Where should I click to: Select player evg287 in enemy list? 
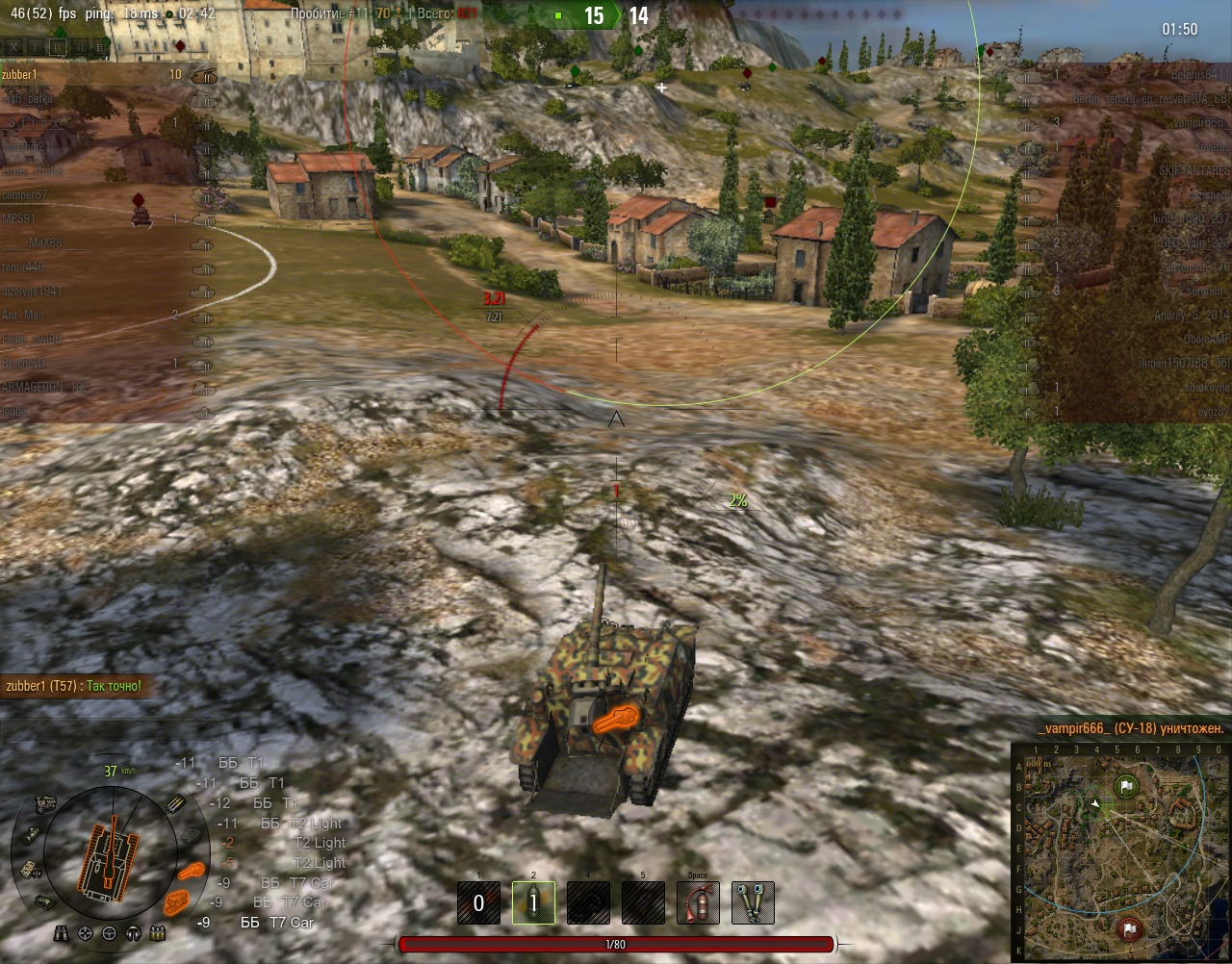tap(1209, 412)
